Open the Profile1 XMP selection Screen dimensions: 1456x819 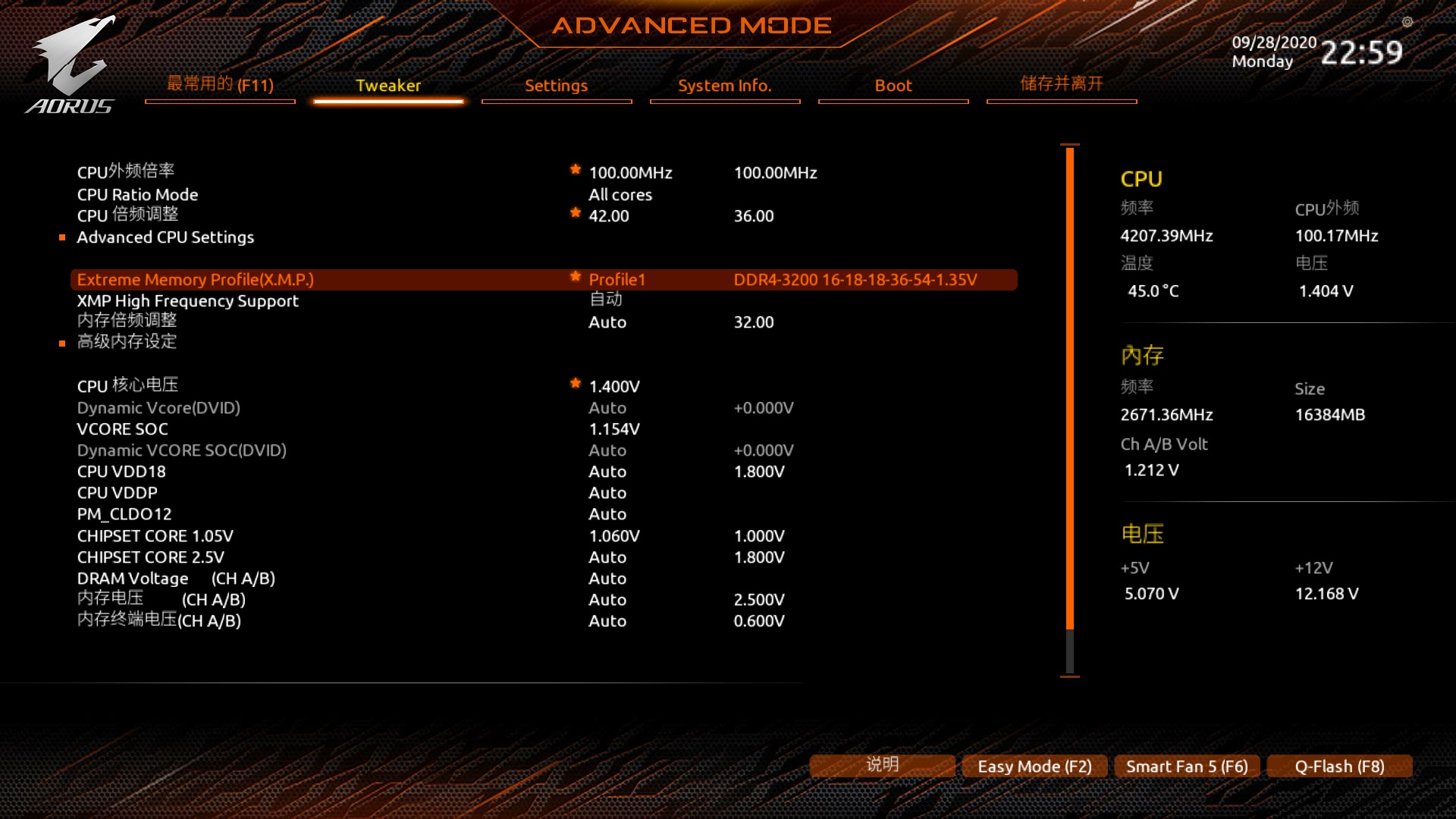(617, 279)
